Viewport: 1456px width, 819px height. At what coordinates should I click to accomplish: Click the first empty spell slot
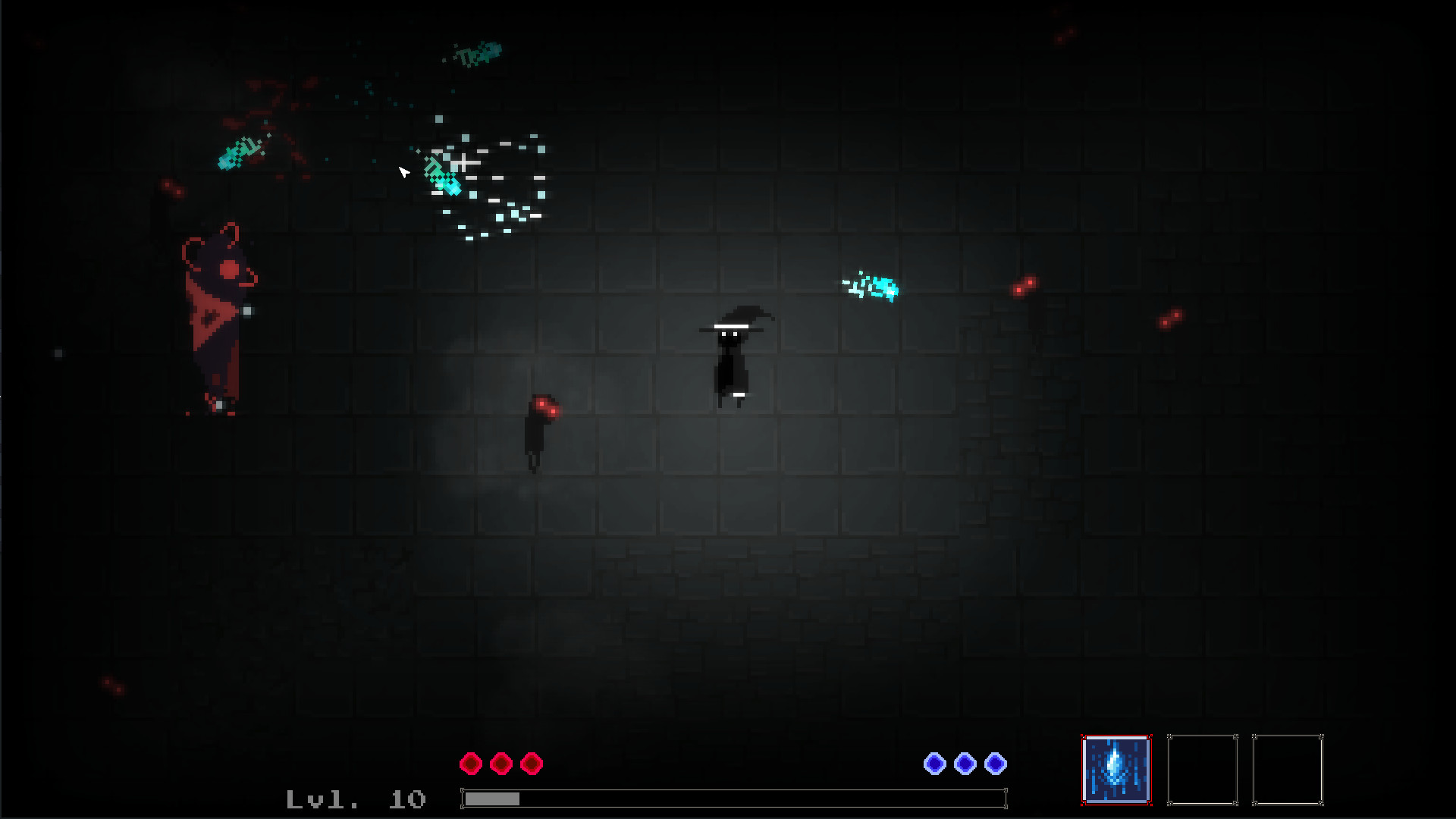(1203, 768)
